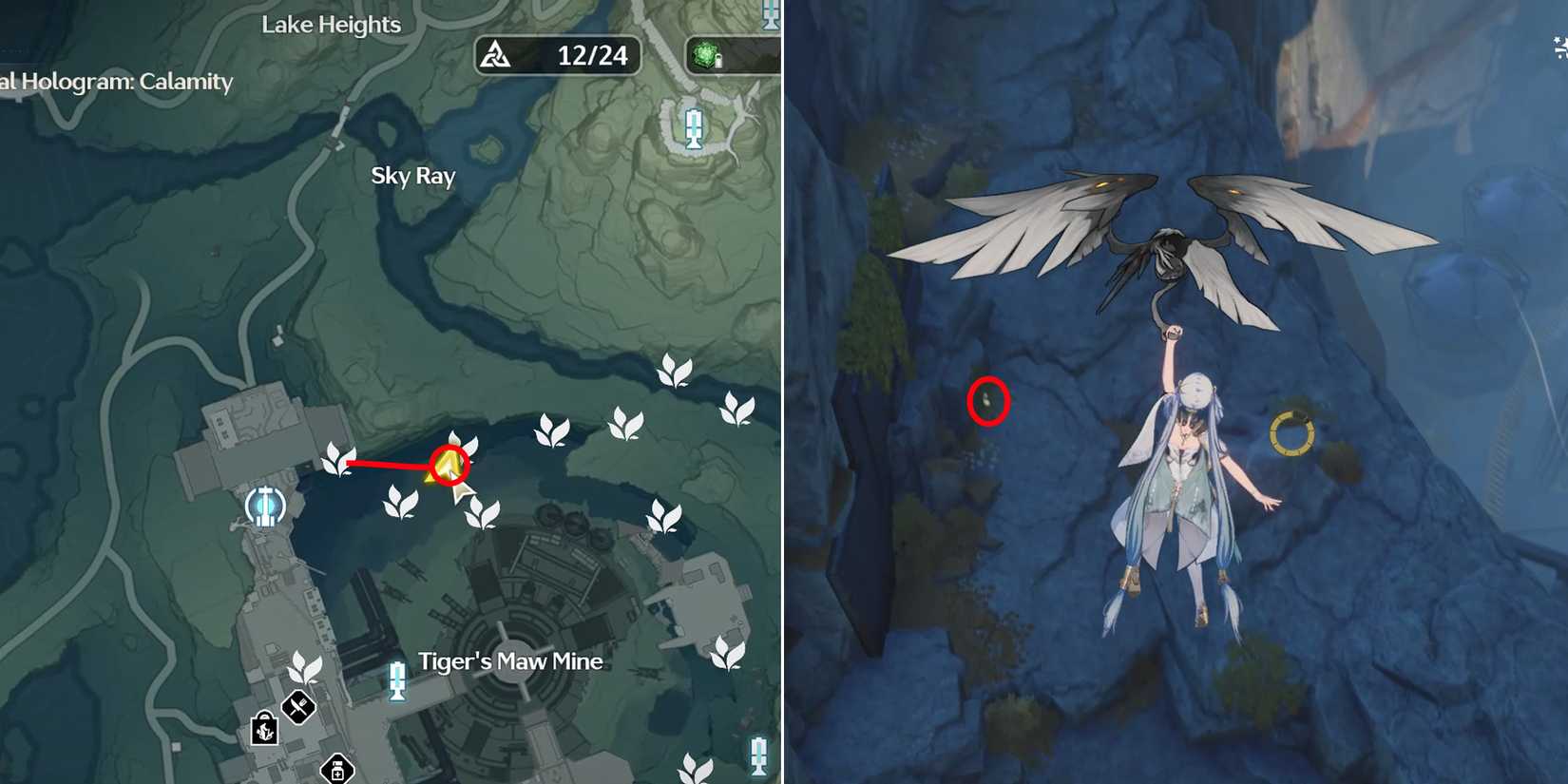The image size is (1568, 784).
Task: Click the green echo reward icon in top bar
Action: pyautogui.click(x=706, y=55)
